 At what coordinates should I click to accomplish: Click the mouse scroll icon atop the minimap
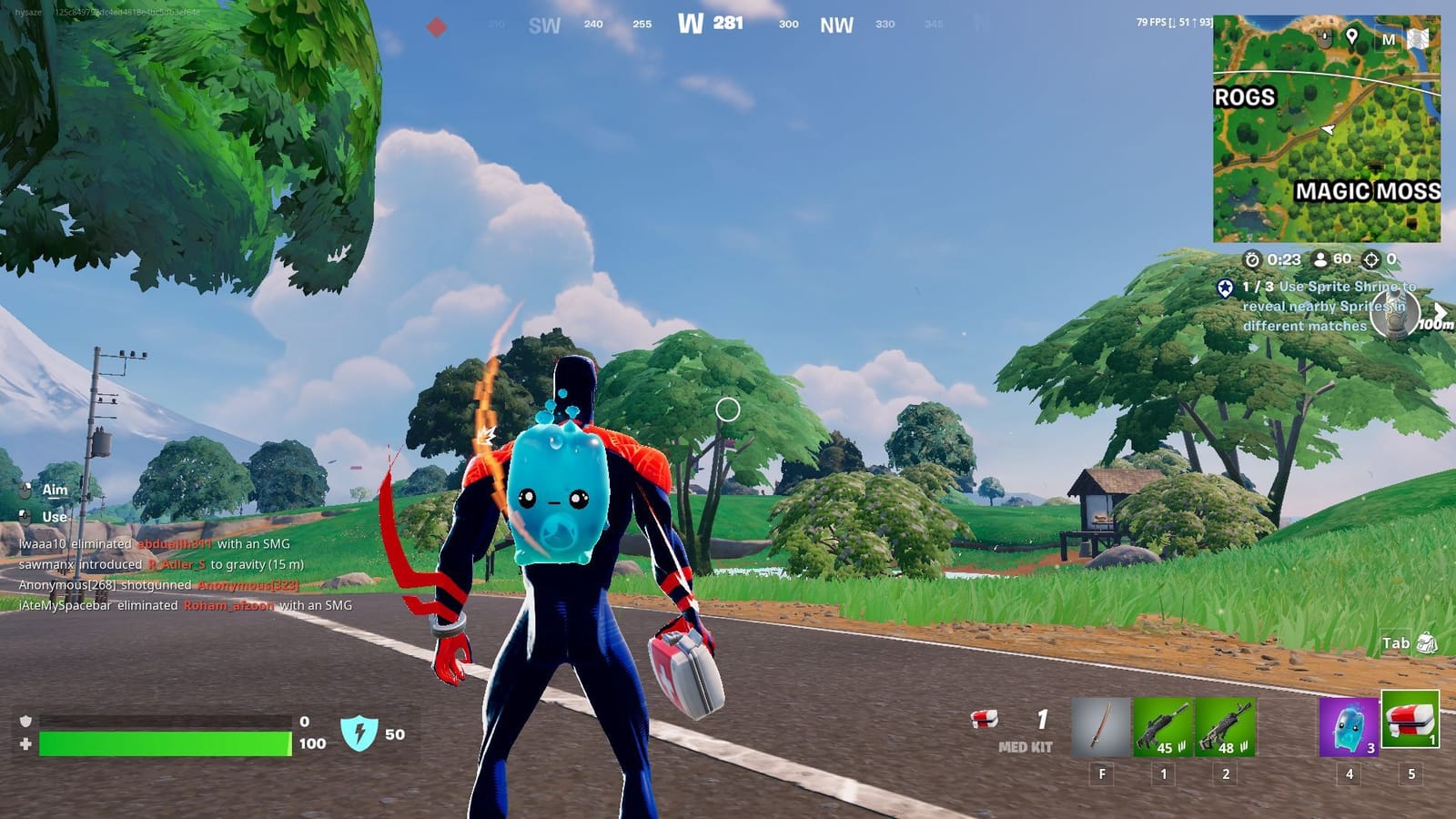(1325, 36)
